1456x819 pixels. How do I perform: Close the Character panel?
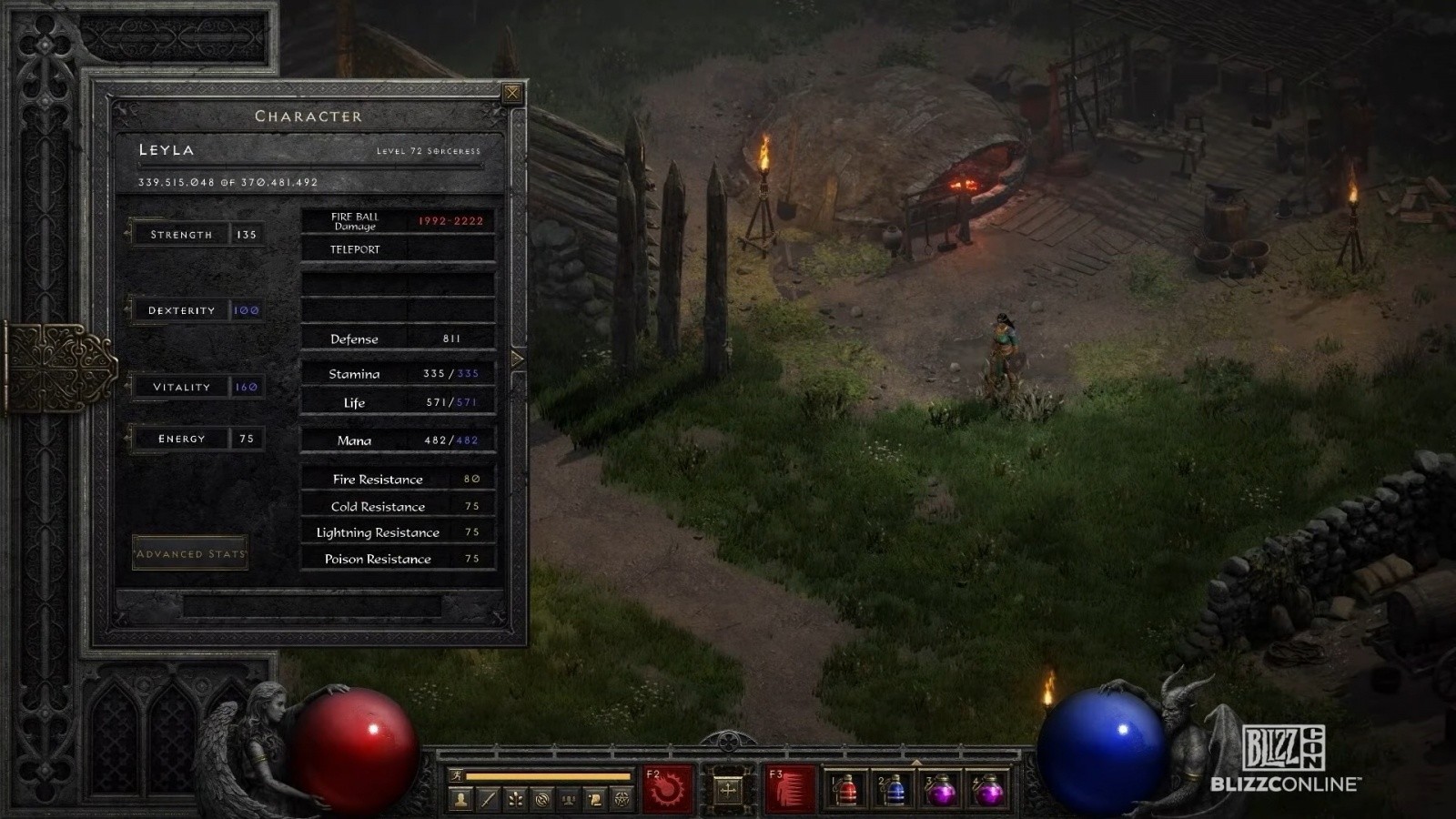pyautogui.click(x=512, y=93)
